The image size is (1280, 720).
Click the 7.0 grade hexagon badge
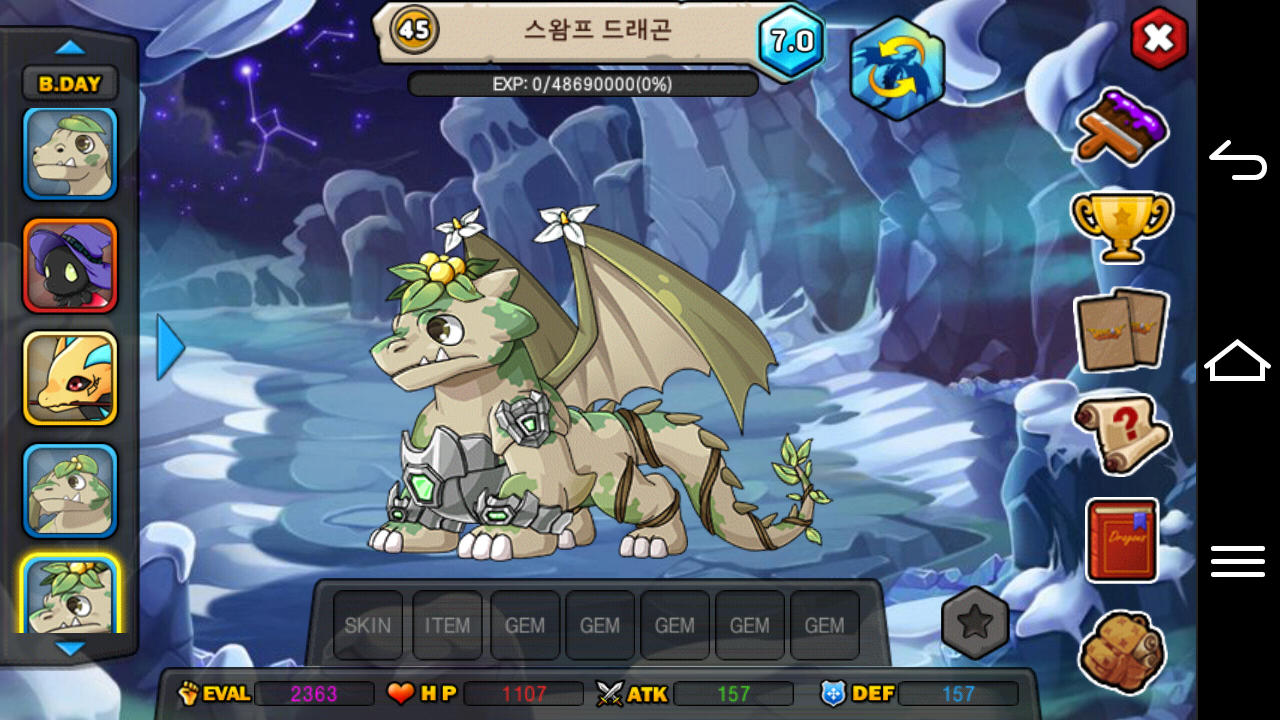click(x=791, y=41)
